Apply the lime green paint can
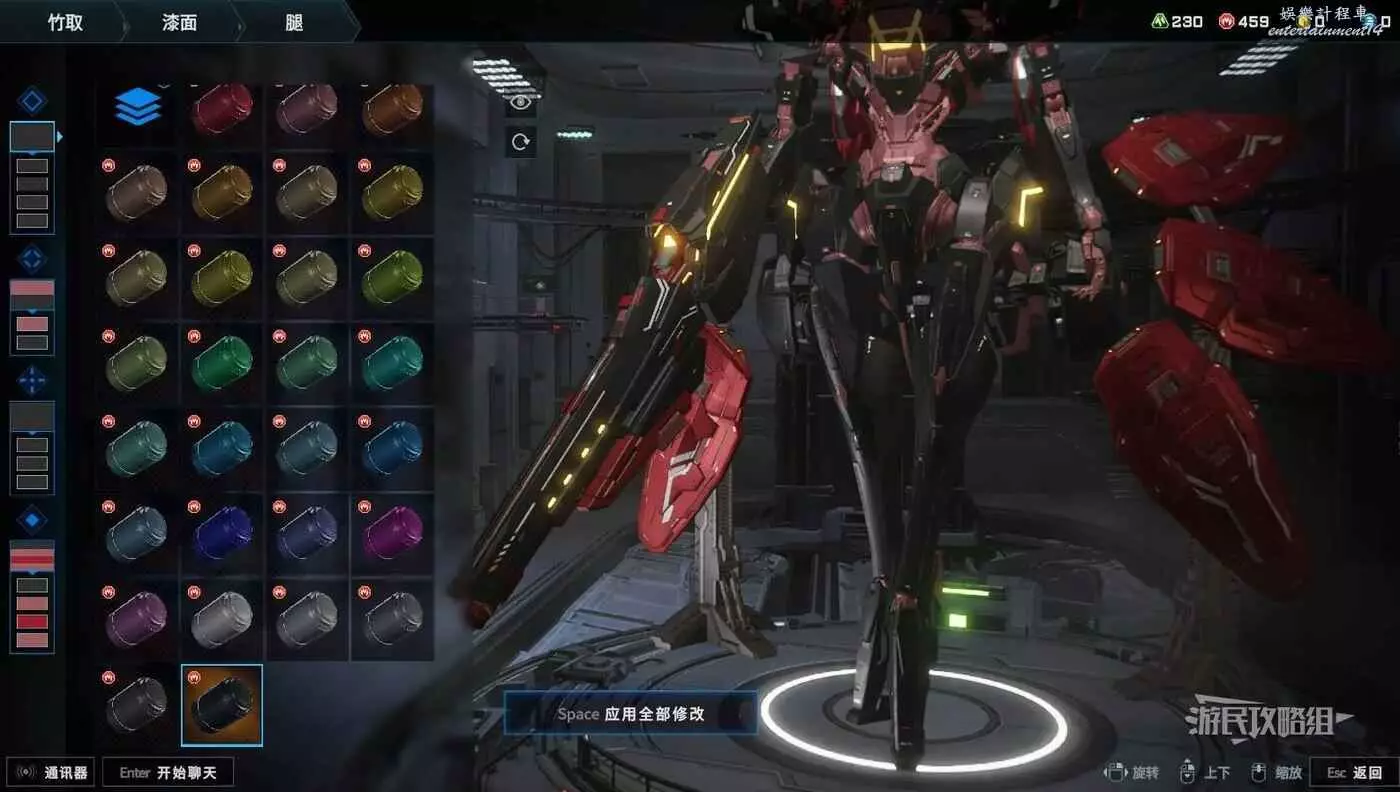This screenshot has height=792, width=1400. (x=392, y=277)
